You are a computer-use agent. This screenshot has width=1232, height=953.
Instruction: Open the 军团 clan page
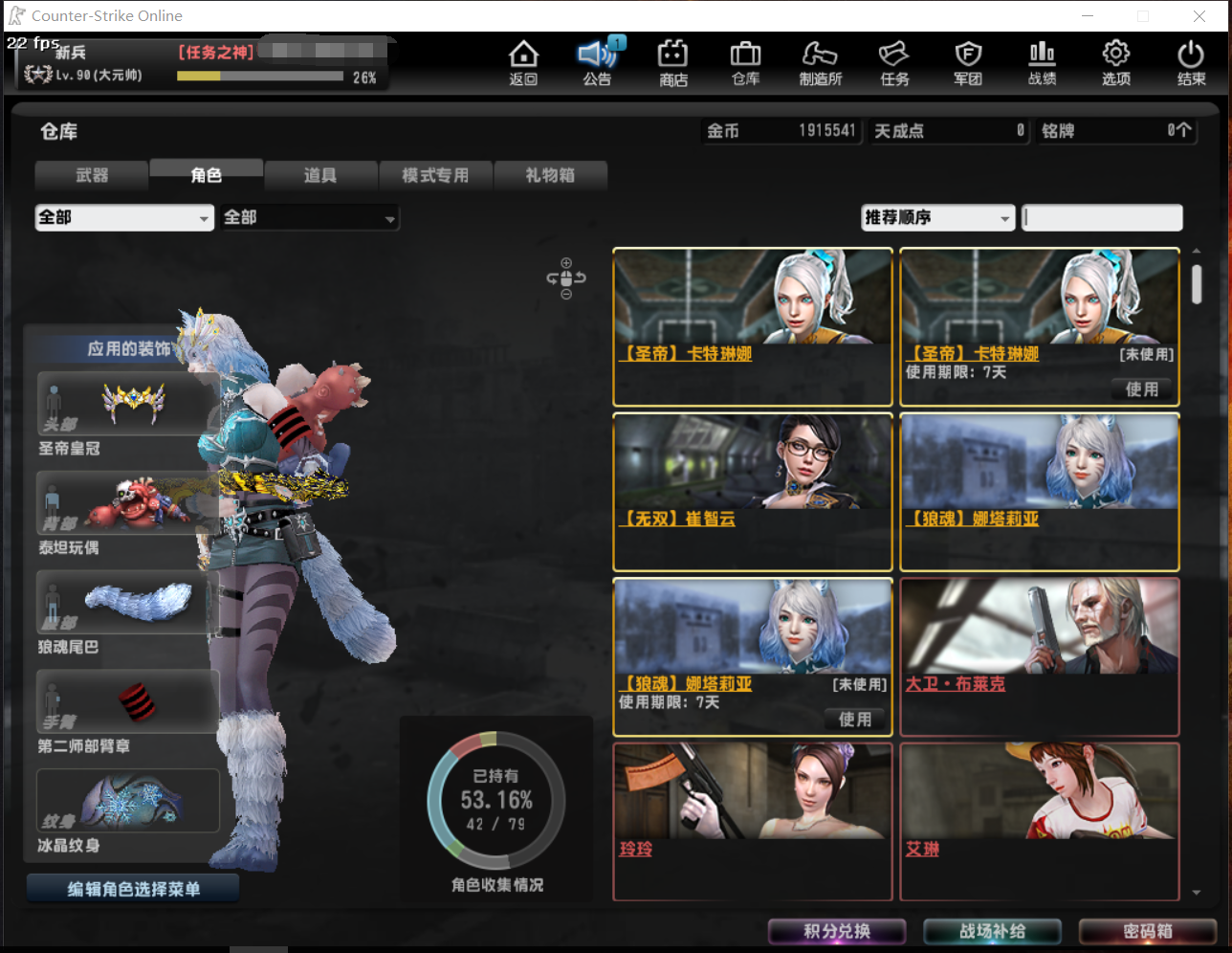967,62
